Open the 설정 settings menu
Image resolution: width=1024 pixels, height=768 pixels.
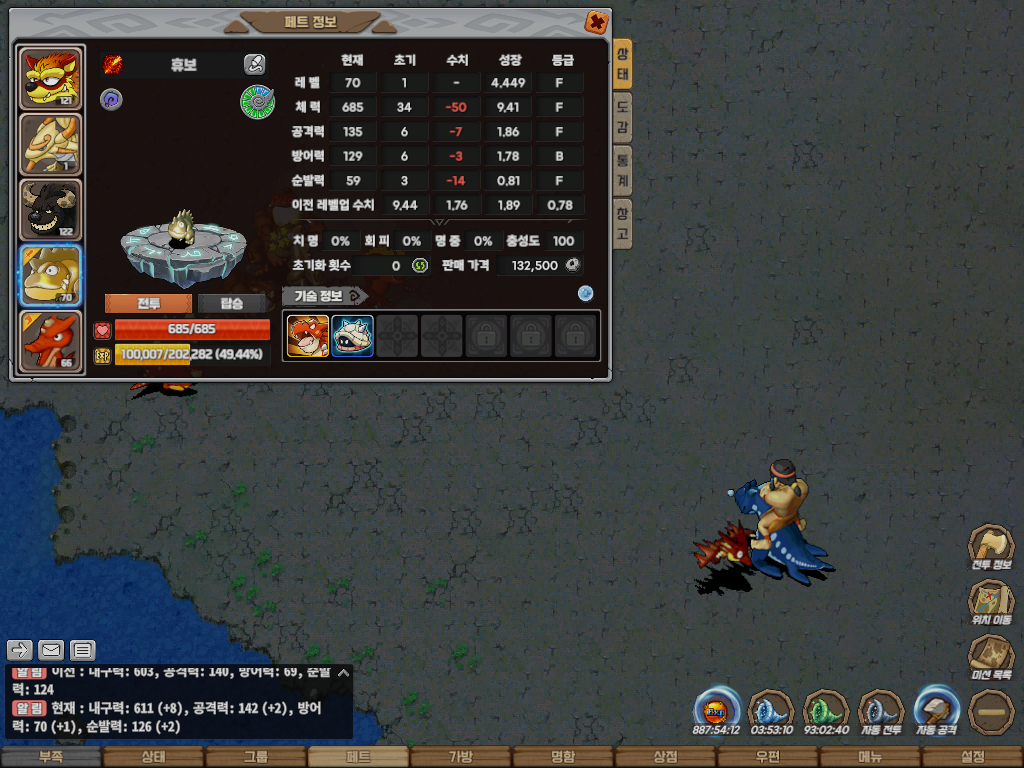972,757
